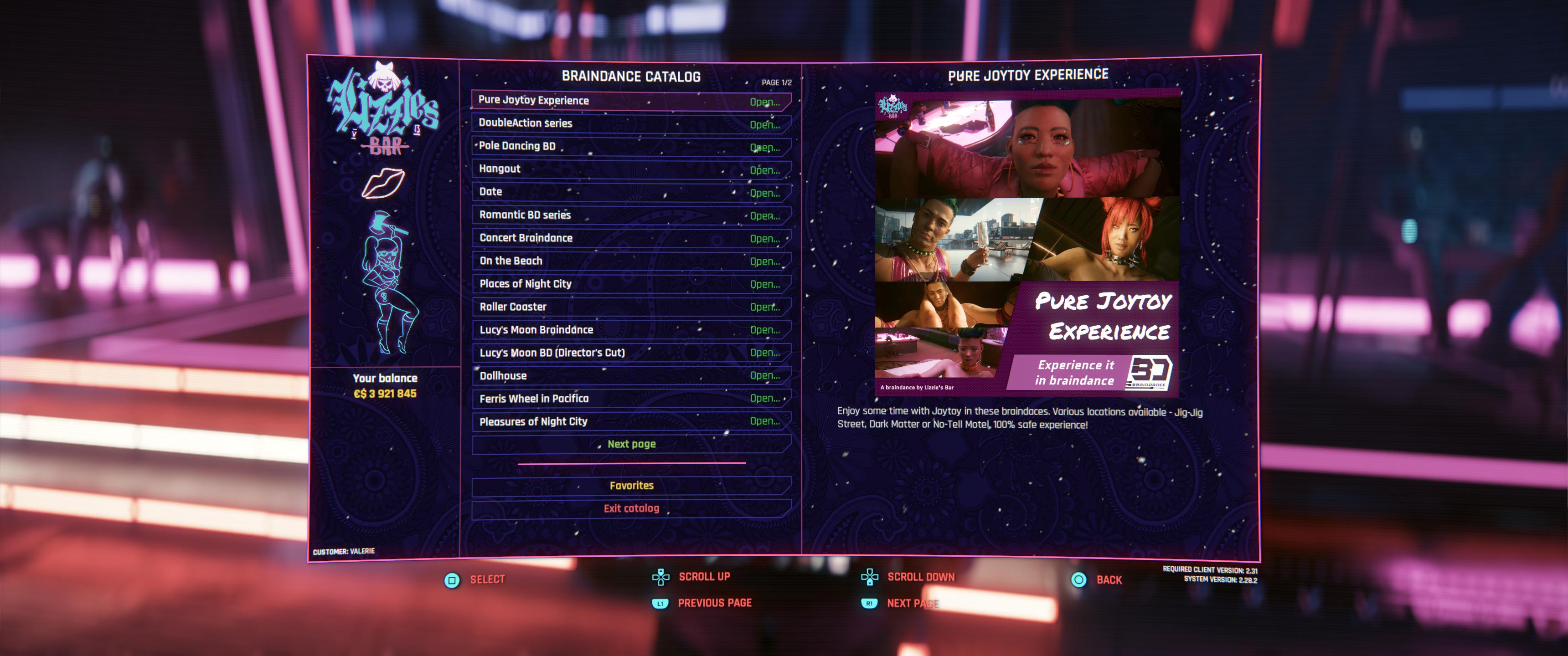Open the On the Beach entry

coord(630,261)
